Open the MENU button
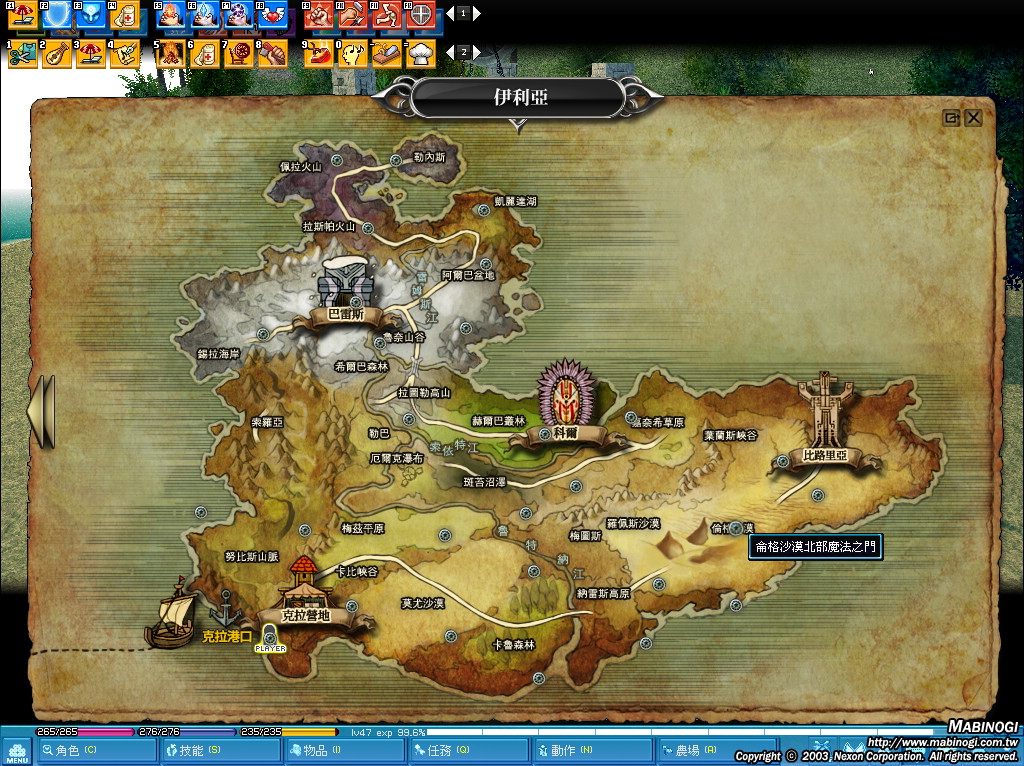1024x766 pixels. [16, 751]
